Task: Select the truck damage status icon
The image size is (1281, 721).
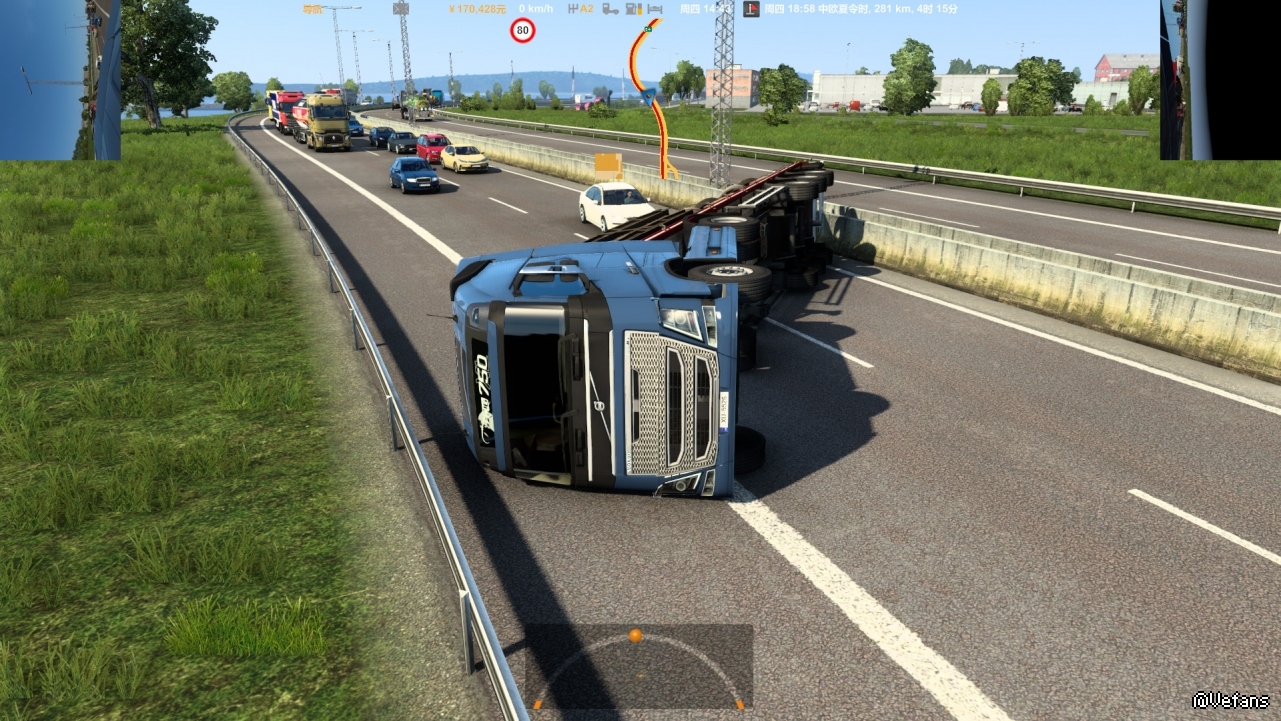Action: tap(610, 9)
